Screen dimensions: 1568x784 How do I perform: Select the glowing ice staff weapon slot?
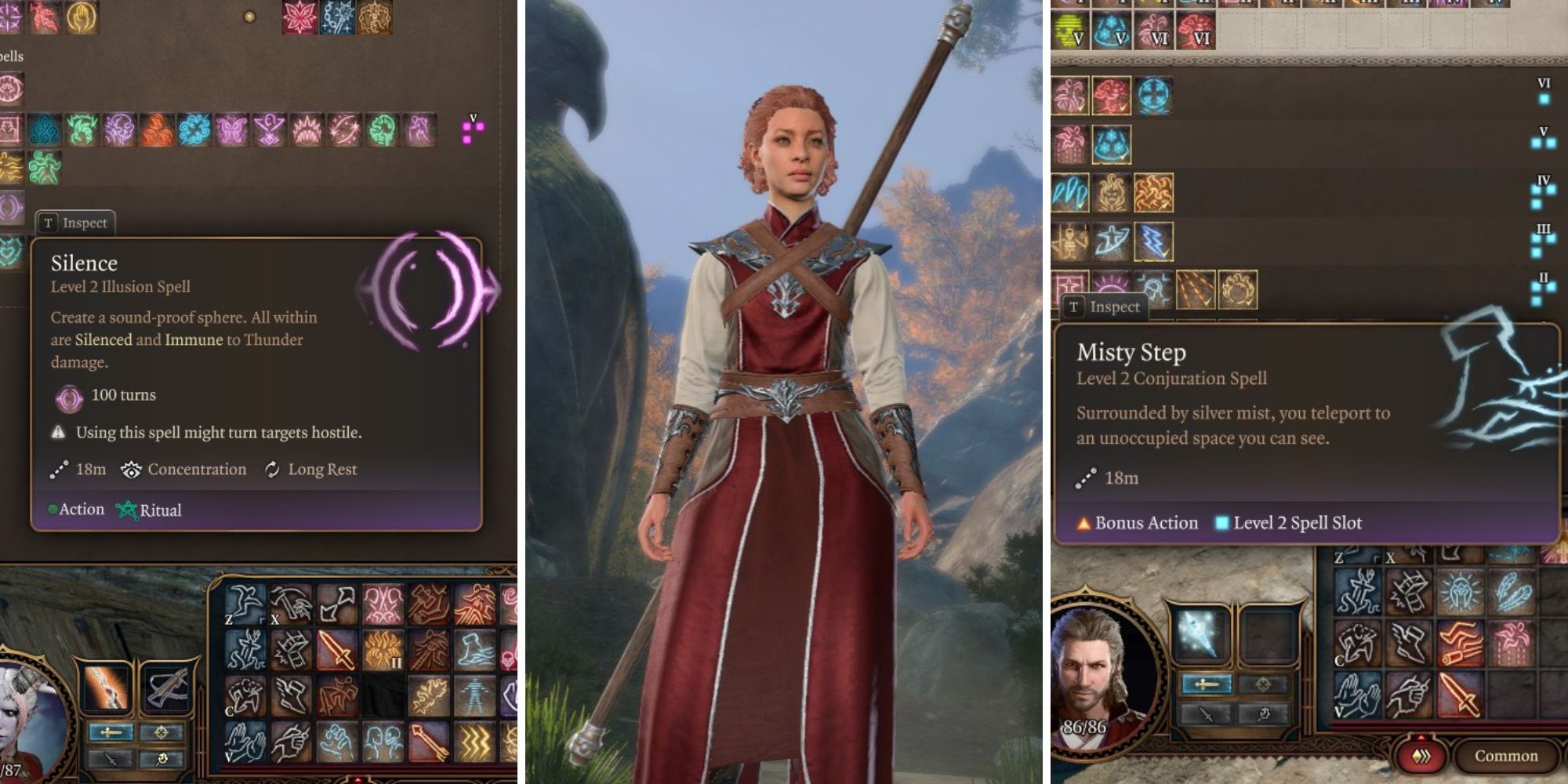point(1197,632)
